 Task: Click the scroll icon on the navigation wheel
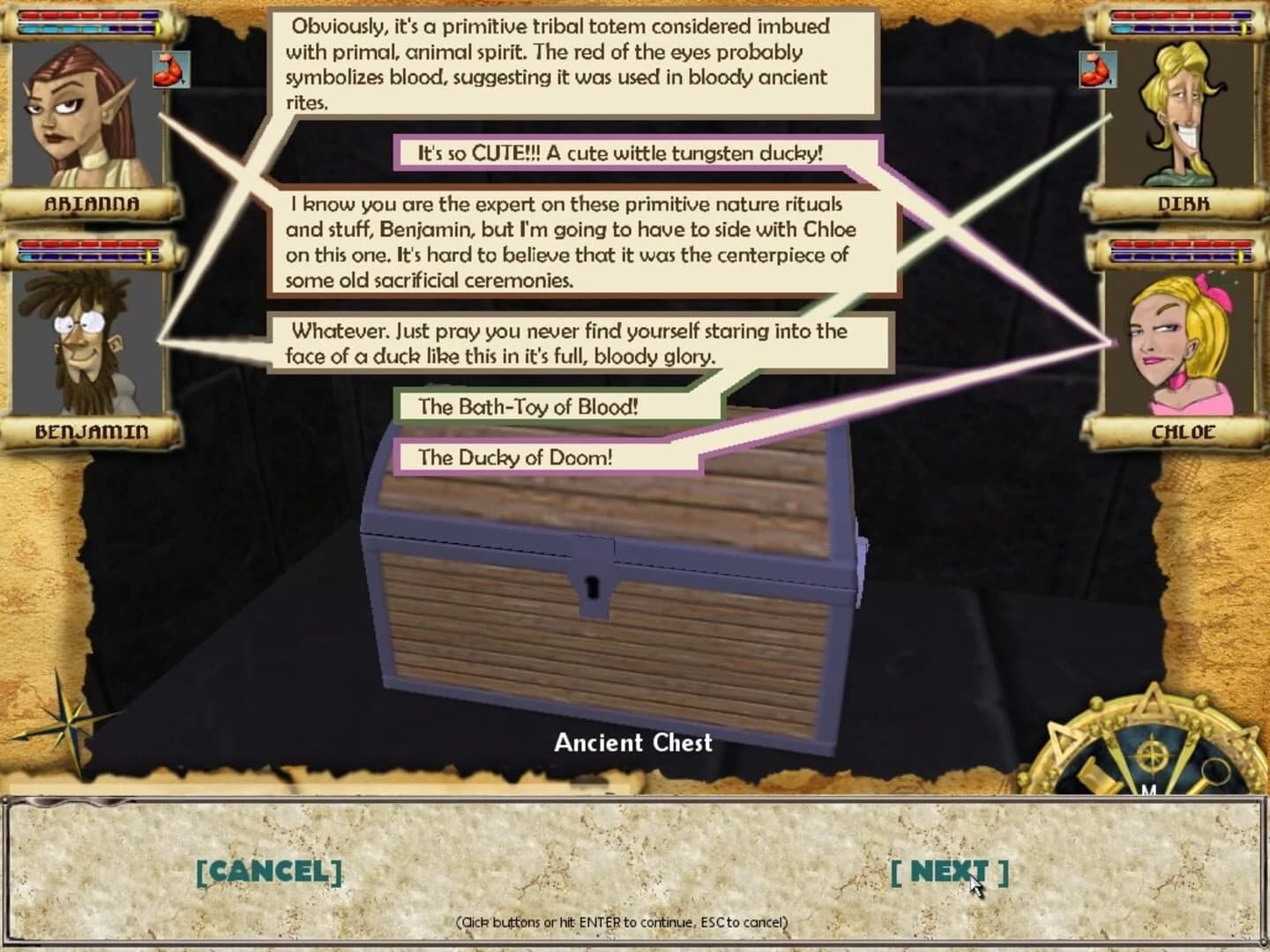click(1097, 776)
